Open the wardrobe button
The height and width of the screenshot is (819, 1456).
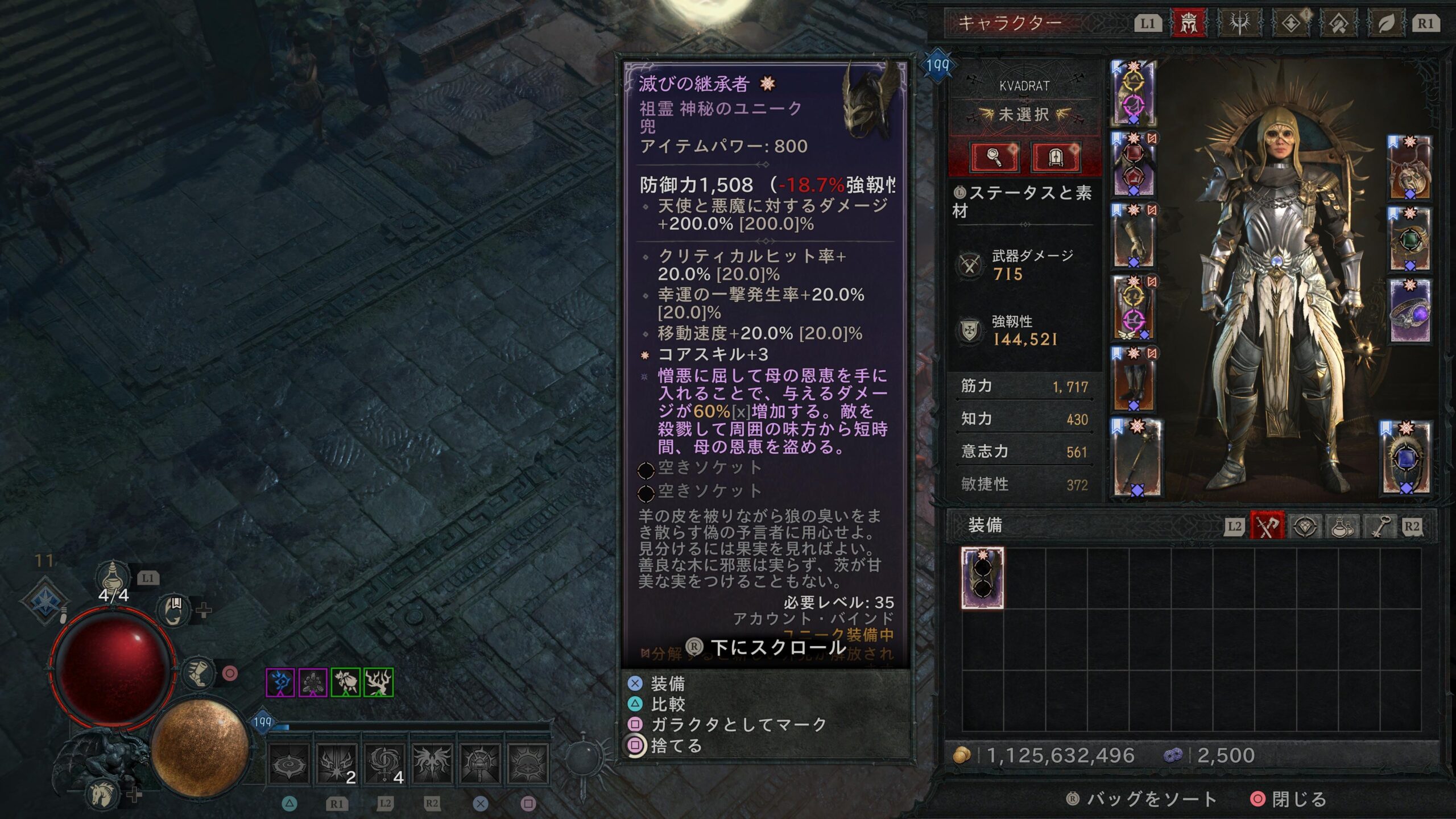(1055, 156)
